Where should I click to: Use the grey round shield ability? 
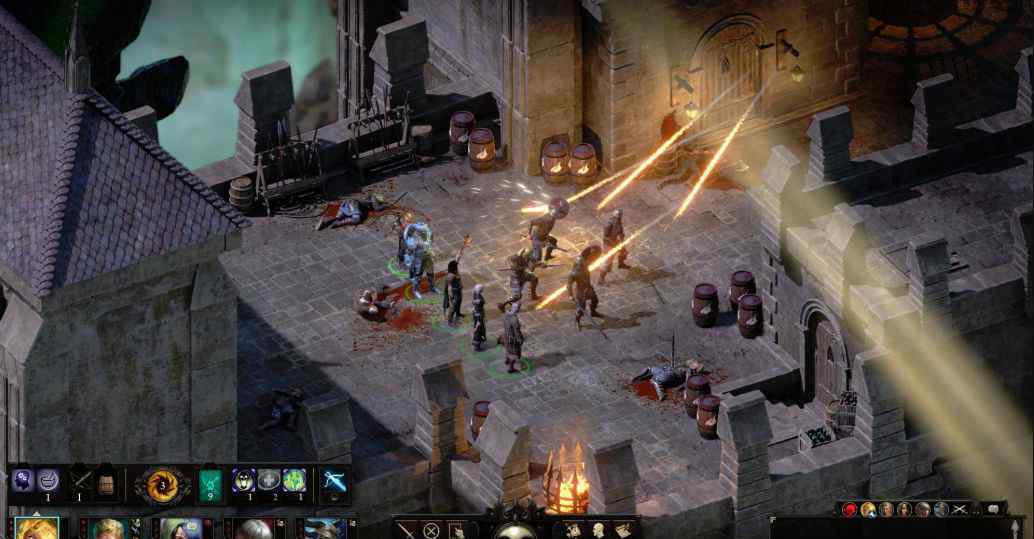coord(269,481)
